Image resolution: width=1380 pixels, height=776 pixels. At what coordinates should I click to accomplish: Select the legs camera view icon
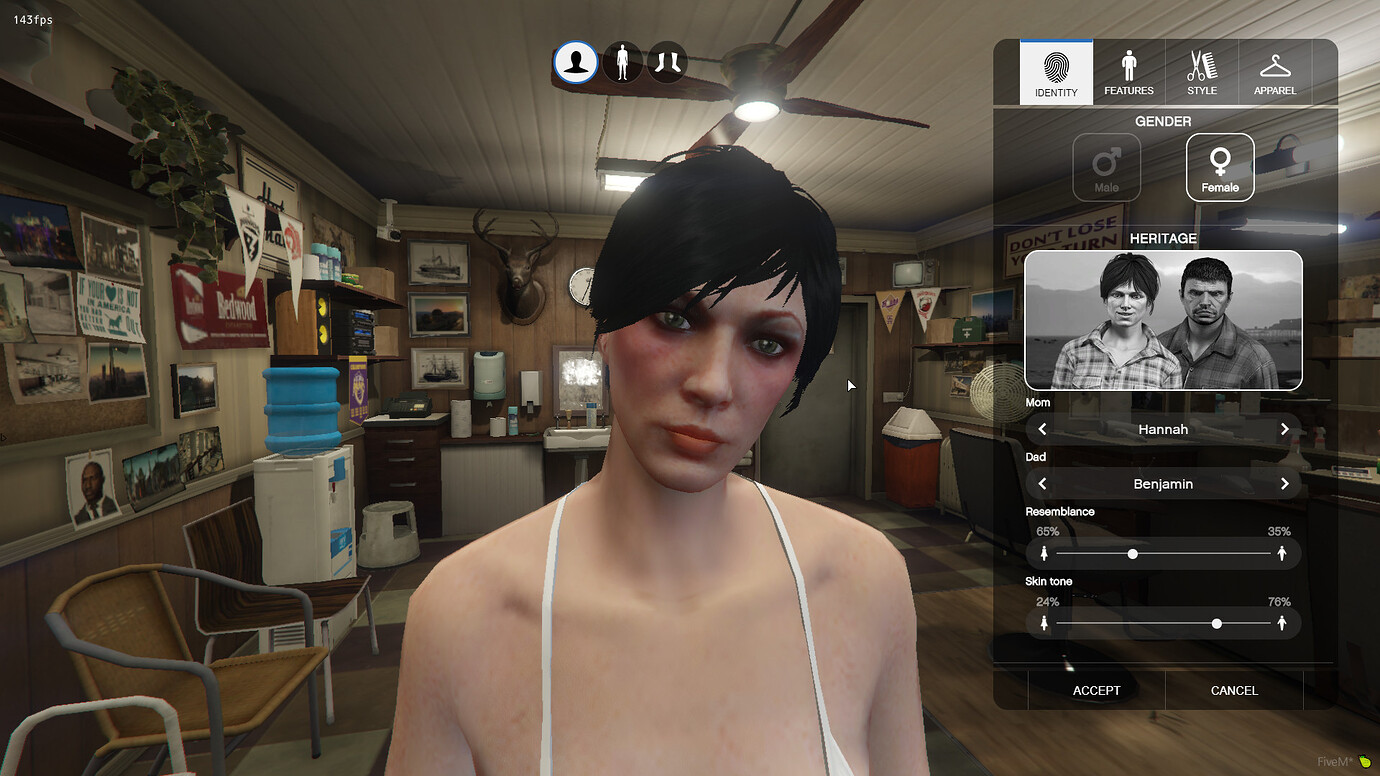(666, 62)
